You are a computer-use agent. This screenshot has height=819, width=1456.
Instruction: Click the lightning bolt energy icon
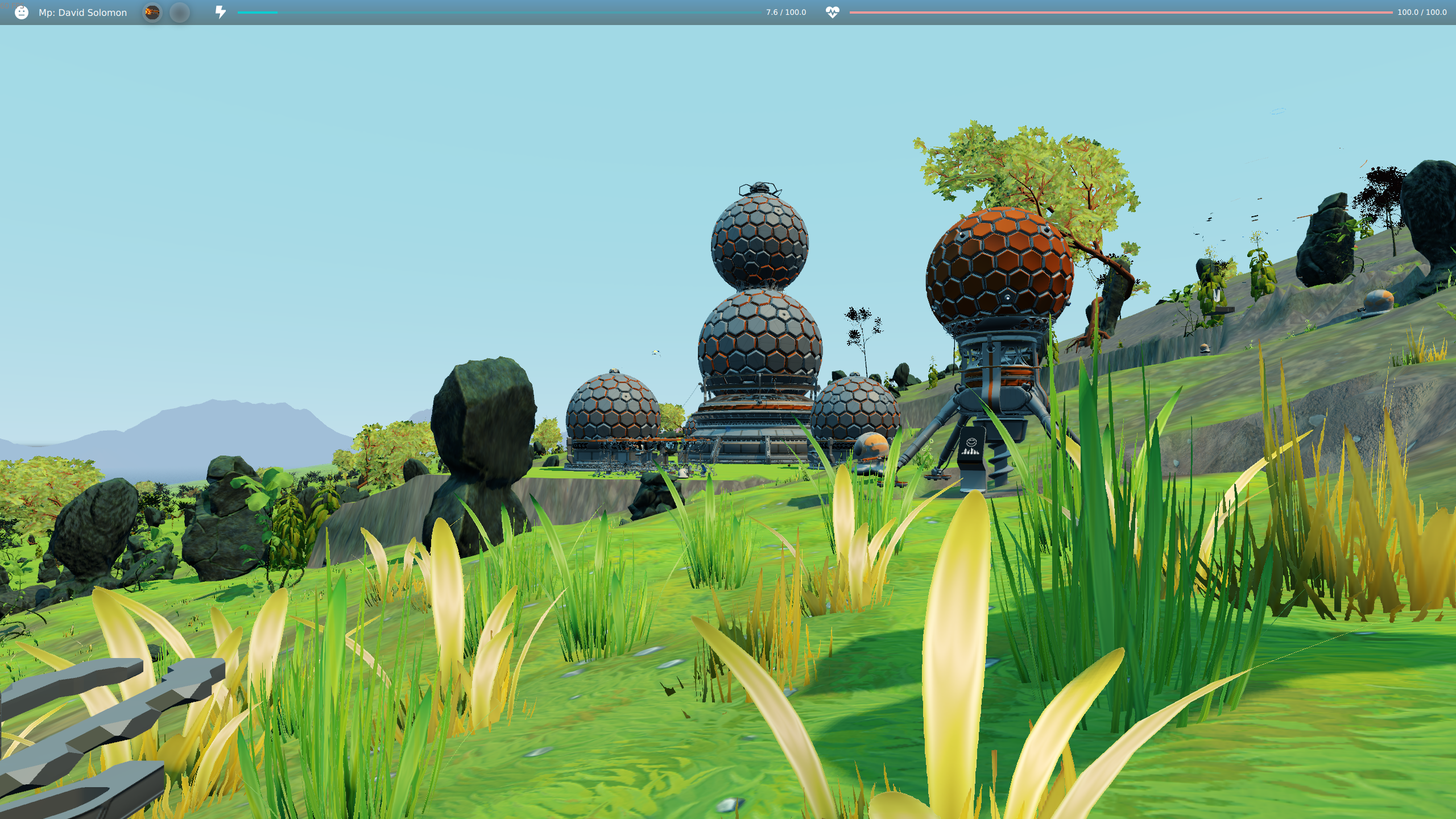pos(221,12)
